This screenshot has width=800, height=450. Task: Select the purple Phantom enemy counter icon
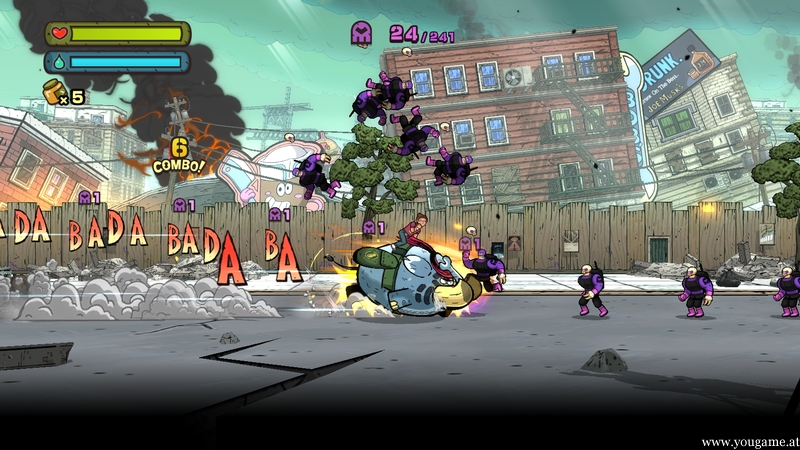click(363, 33)
